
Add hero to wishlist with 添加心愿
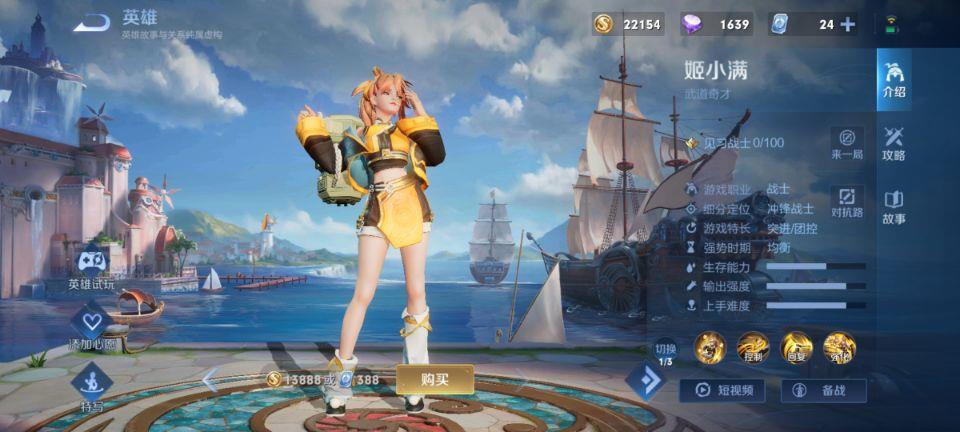click(x=92, y=326)
